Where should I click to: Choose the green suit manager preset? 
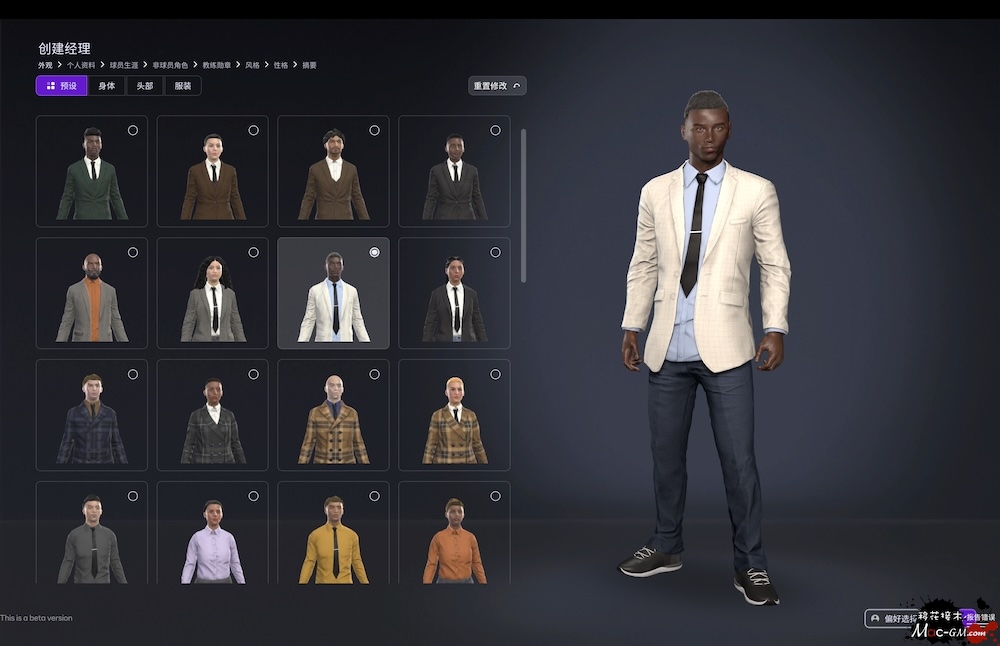pos(92,171)
